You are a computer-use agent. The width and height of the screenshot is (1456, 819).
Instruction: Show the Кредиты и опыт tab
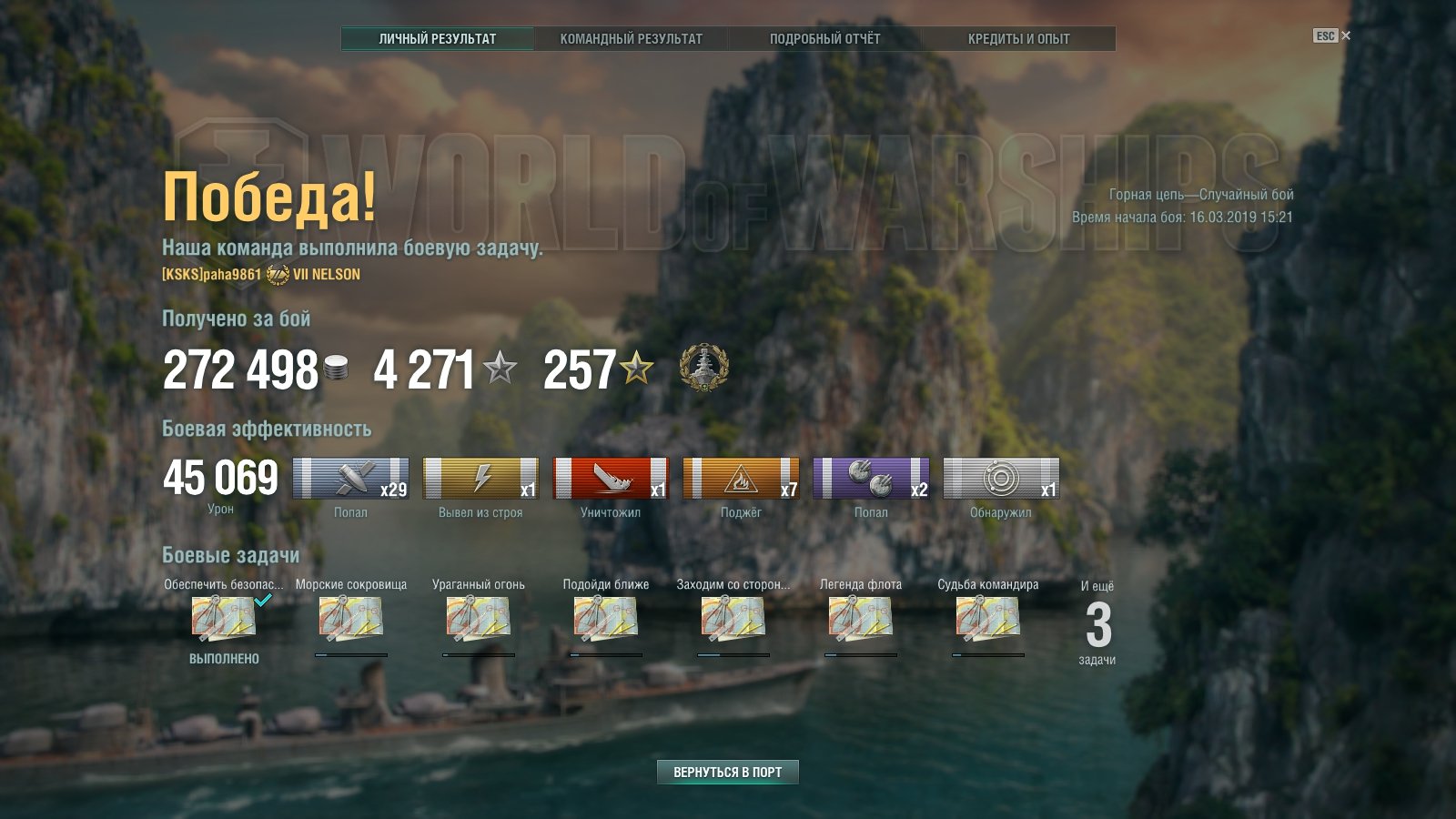coord(1018,38)
